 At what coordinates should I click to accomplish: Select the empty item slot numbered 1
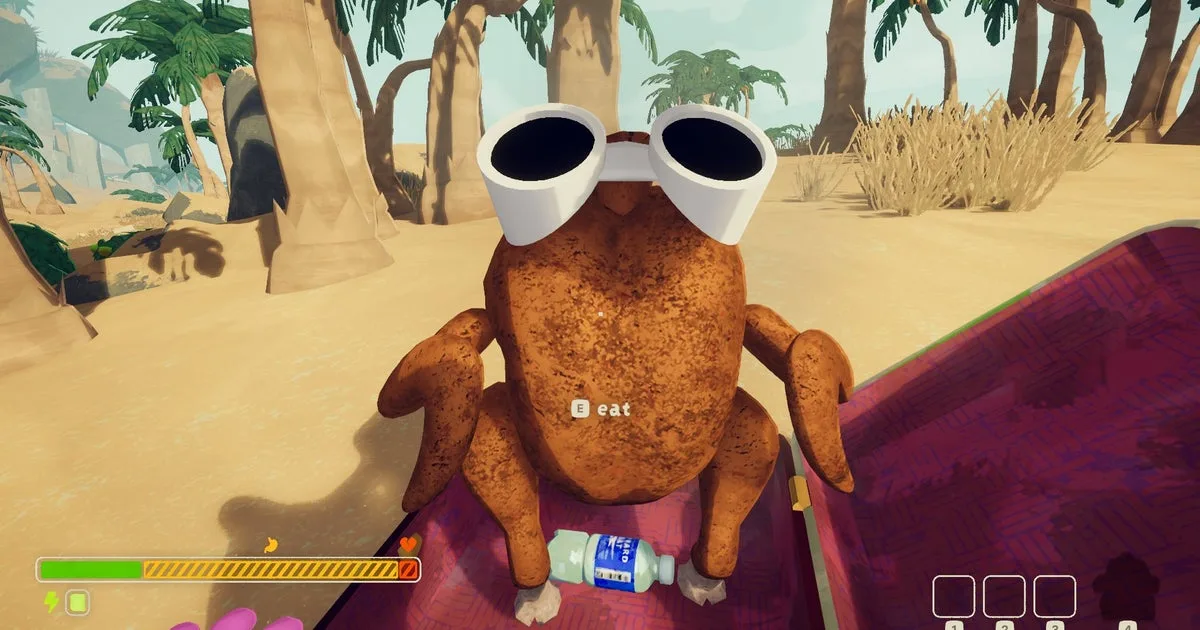point(953,596)
